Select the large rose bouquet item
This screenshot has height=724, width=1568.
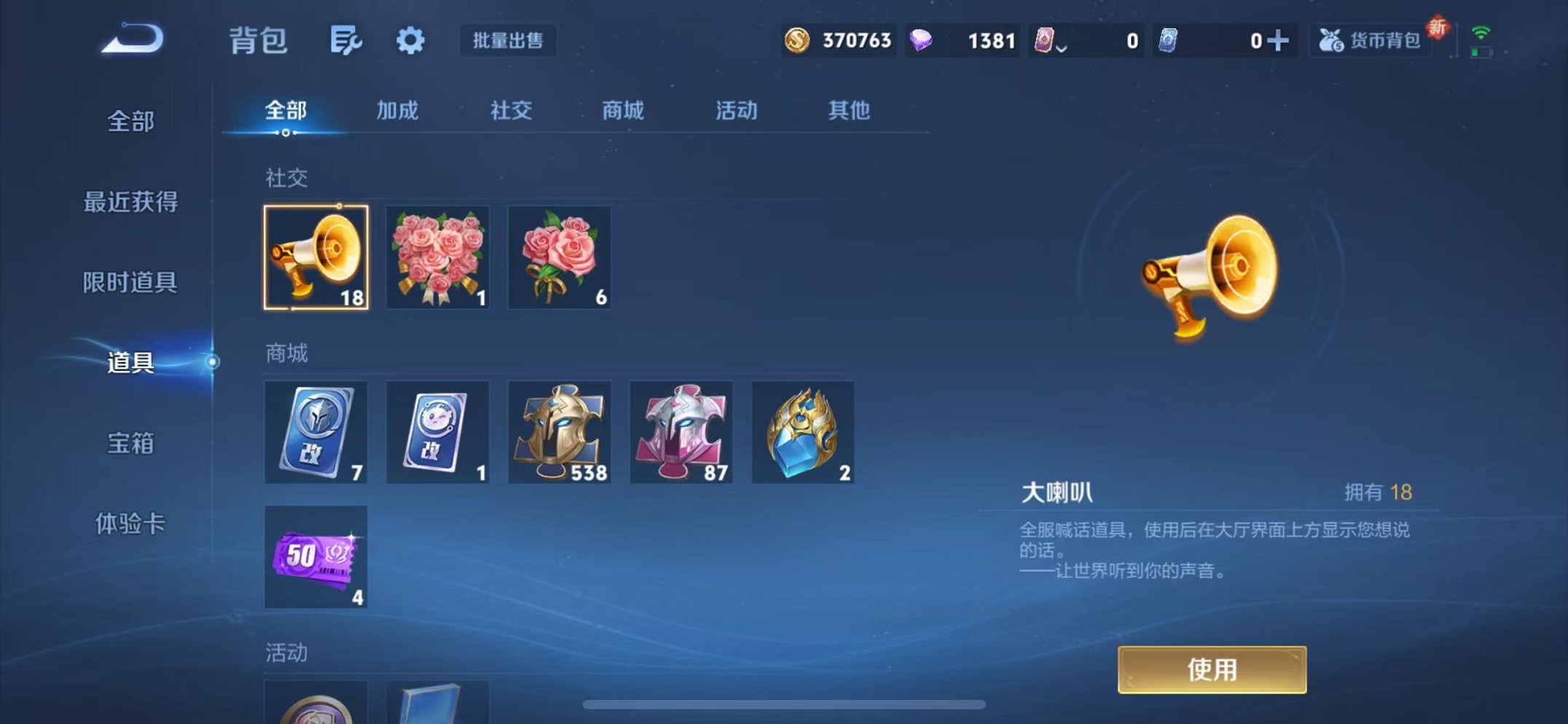coord(438,258)
